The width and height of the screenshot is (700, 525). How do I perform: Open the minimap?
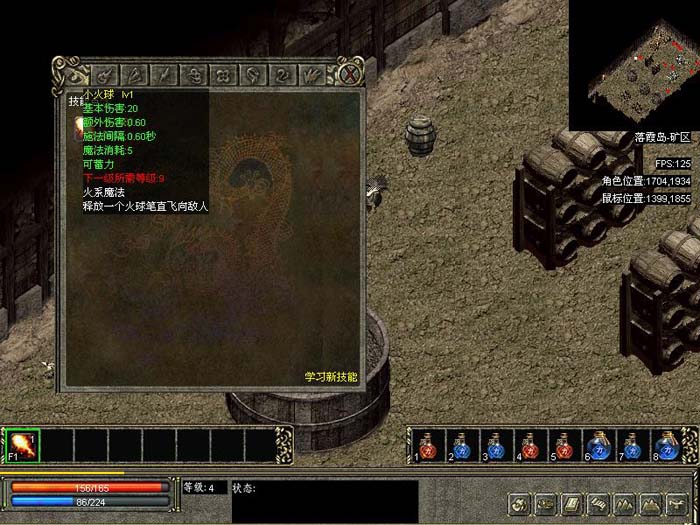click(634, 64)
